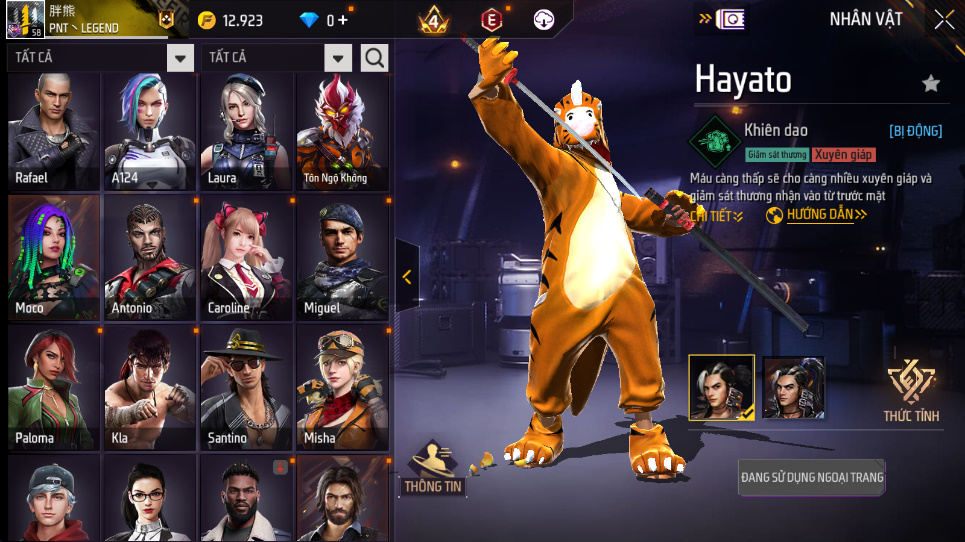Choose Moco from the character grid
The width and height of the screenshot is (965, 542).
pyautogui.click(x=54, y=257)
